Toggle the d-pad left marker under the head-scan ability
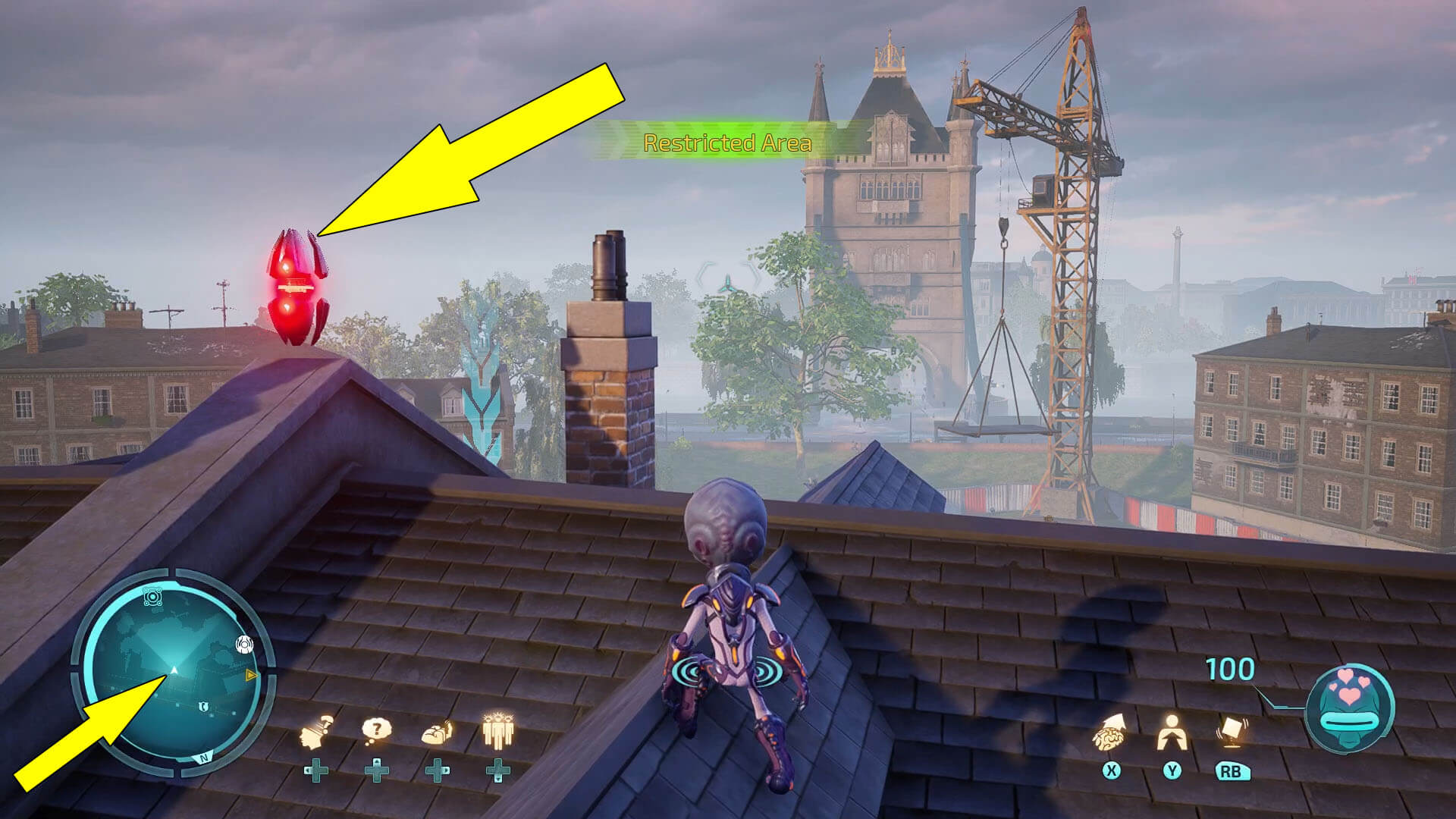The width and height of the screenshot is (1456, 819). coord(316,772)
